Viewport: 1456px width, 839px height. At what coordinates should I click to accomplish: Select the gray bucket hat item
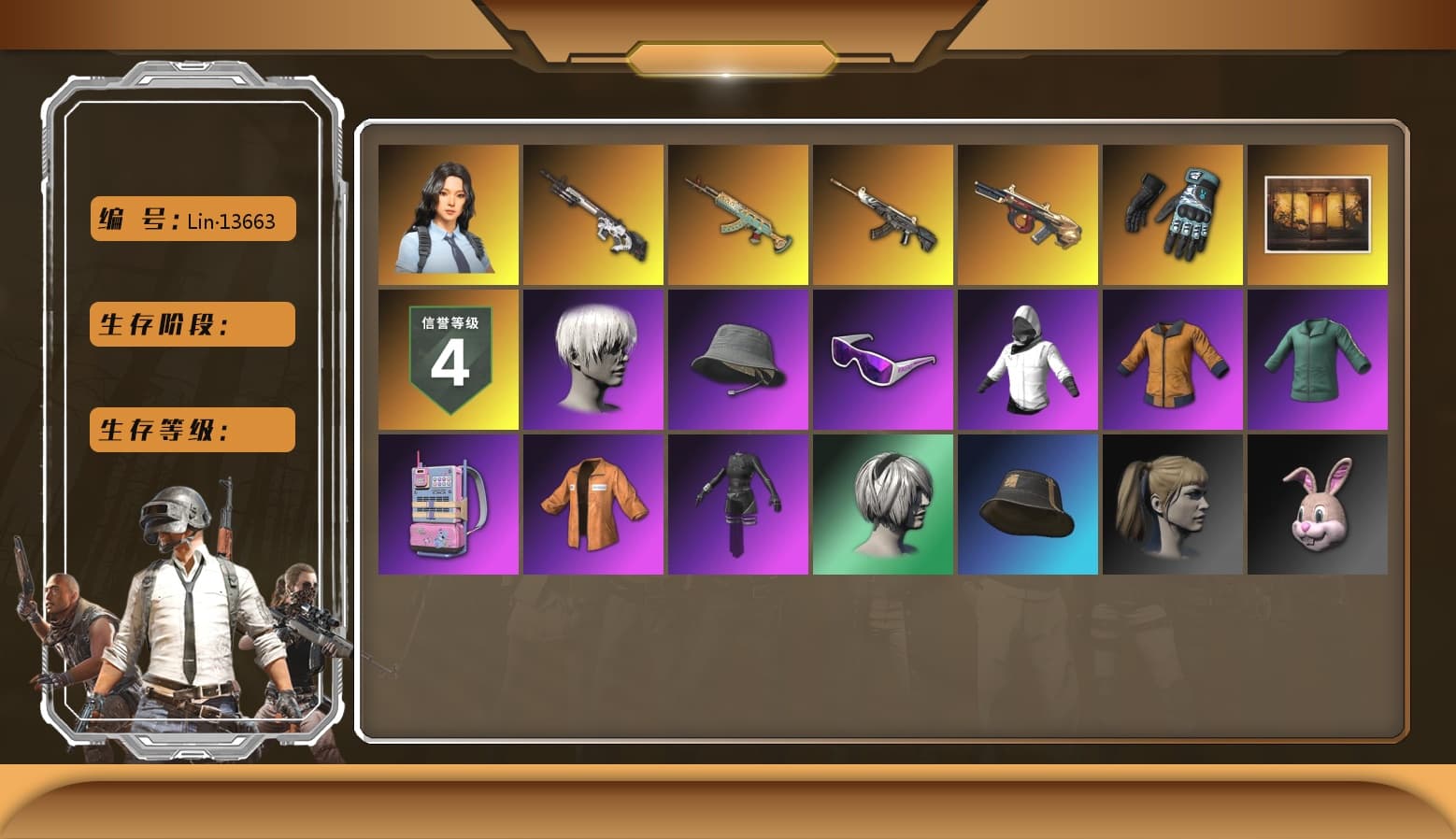[738, 360]
